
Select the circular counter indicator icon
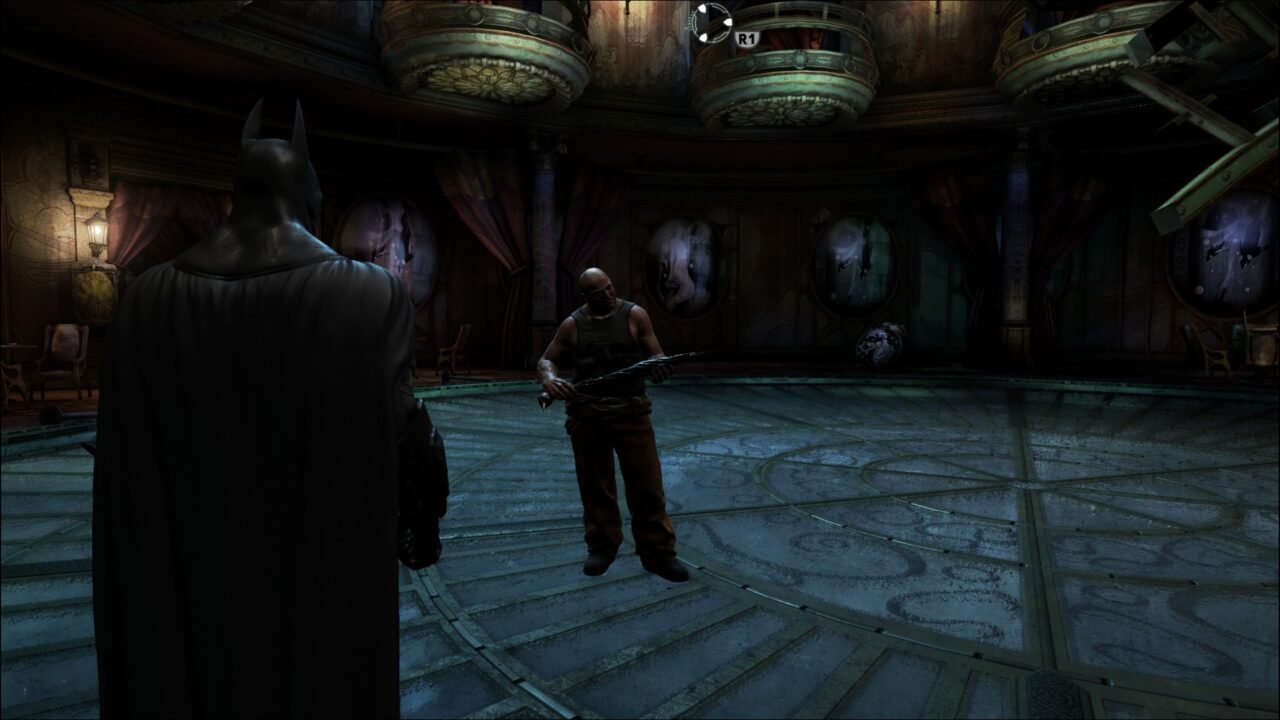tap(711, 21)
